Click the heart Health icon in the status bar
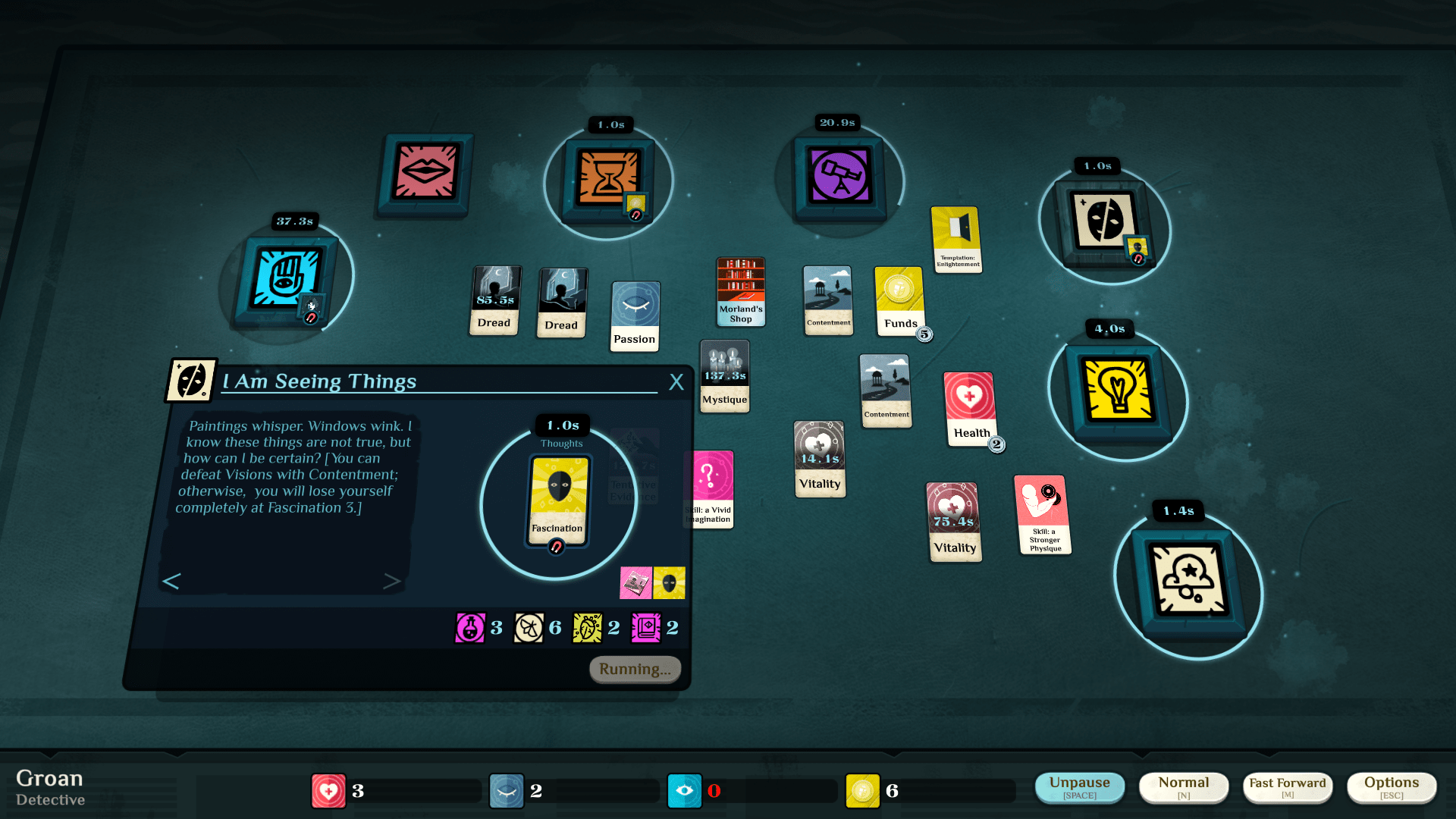This screenshot has height=819, width=1456. click(329, 790)
